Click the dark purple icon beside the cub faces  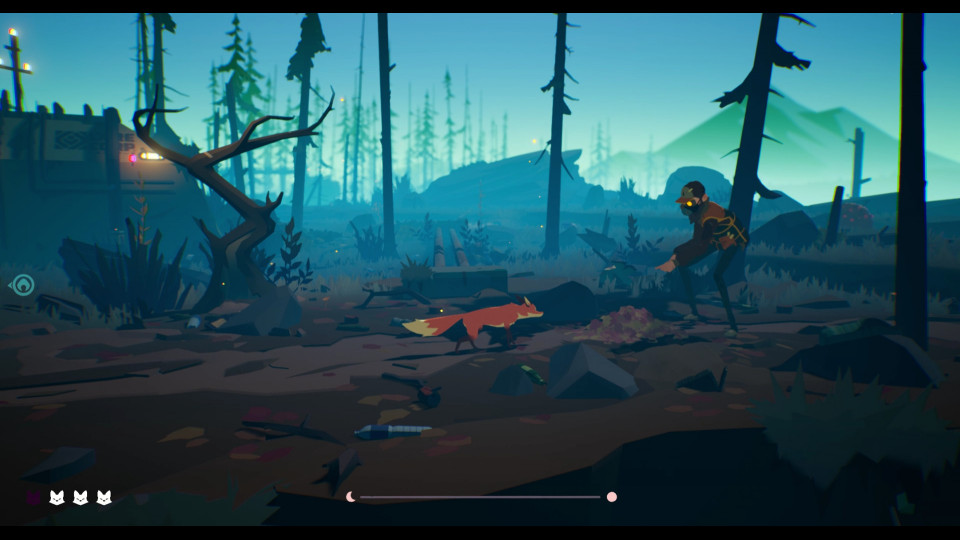point(33,497)
